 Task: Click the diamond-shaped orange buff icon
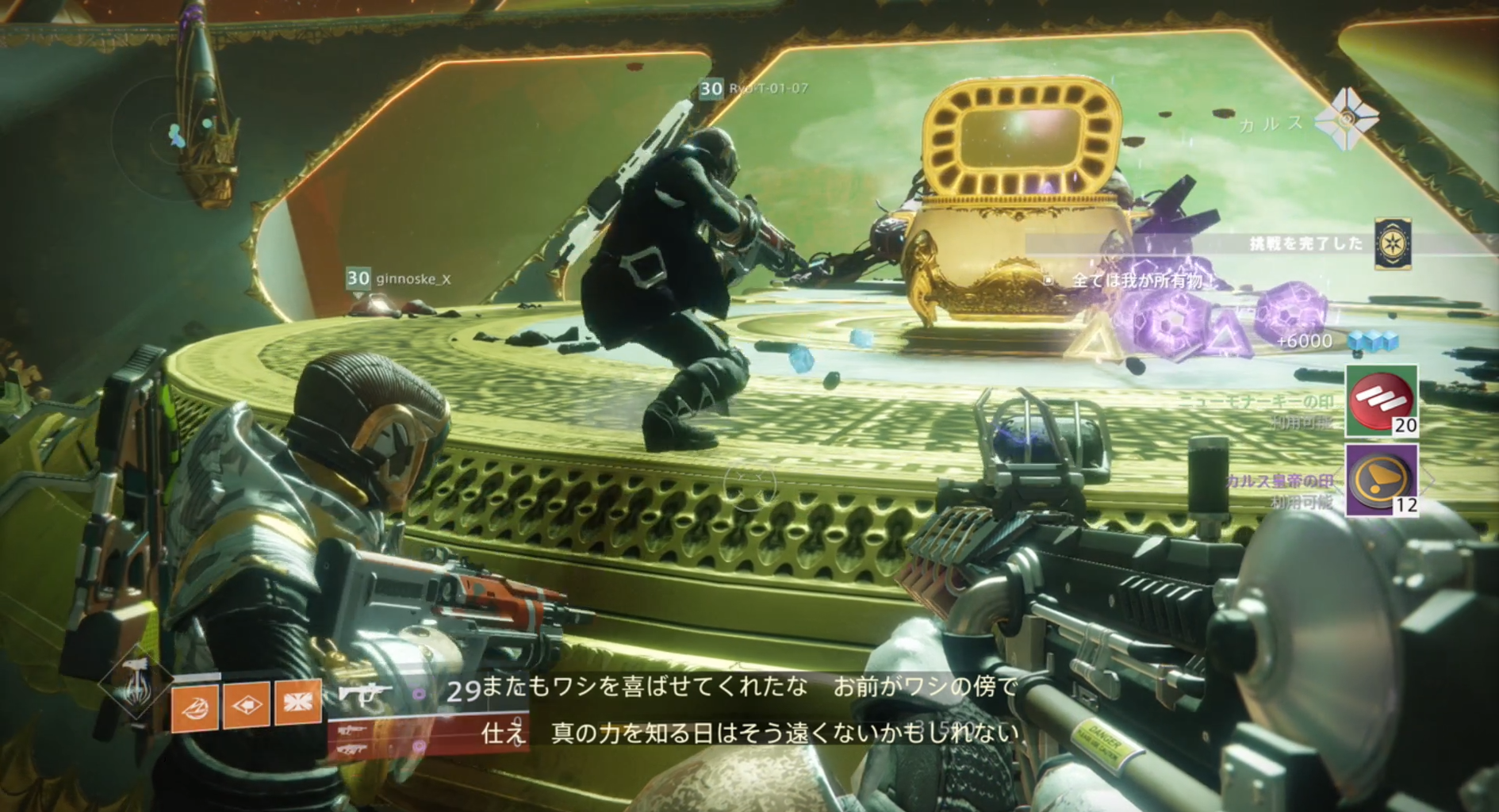(246, 707)
